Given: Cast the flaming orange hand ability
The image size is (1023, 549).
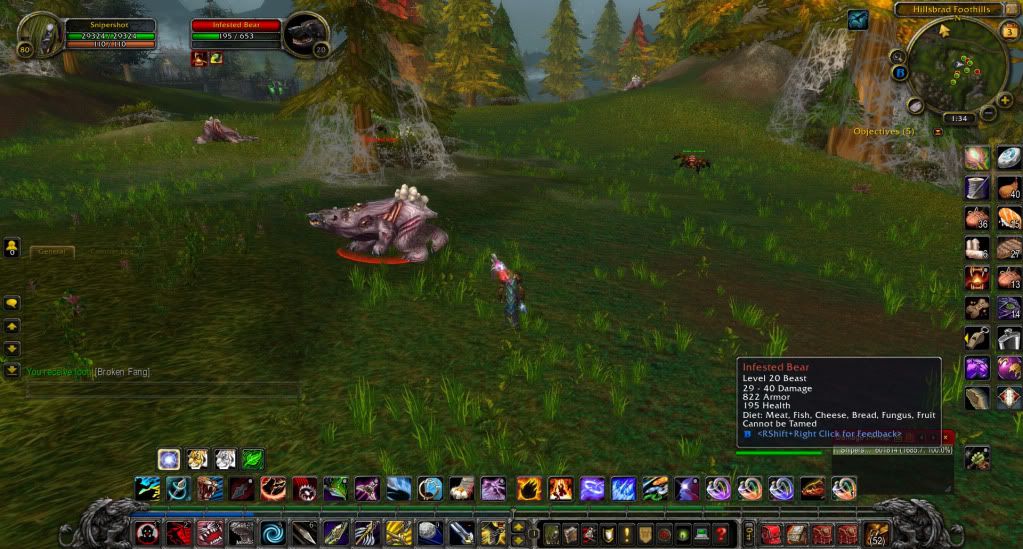Looking at the screenshot, I should (529, 488).
